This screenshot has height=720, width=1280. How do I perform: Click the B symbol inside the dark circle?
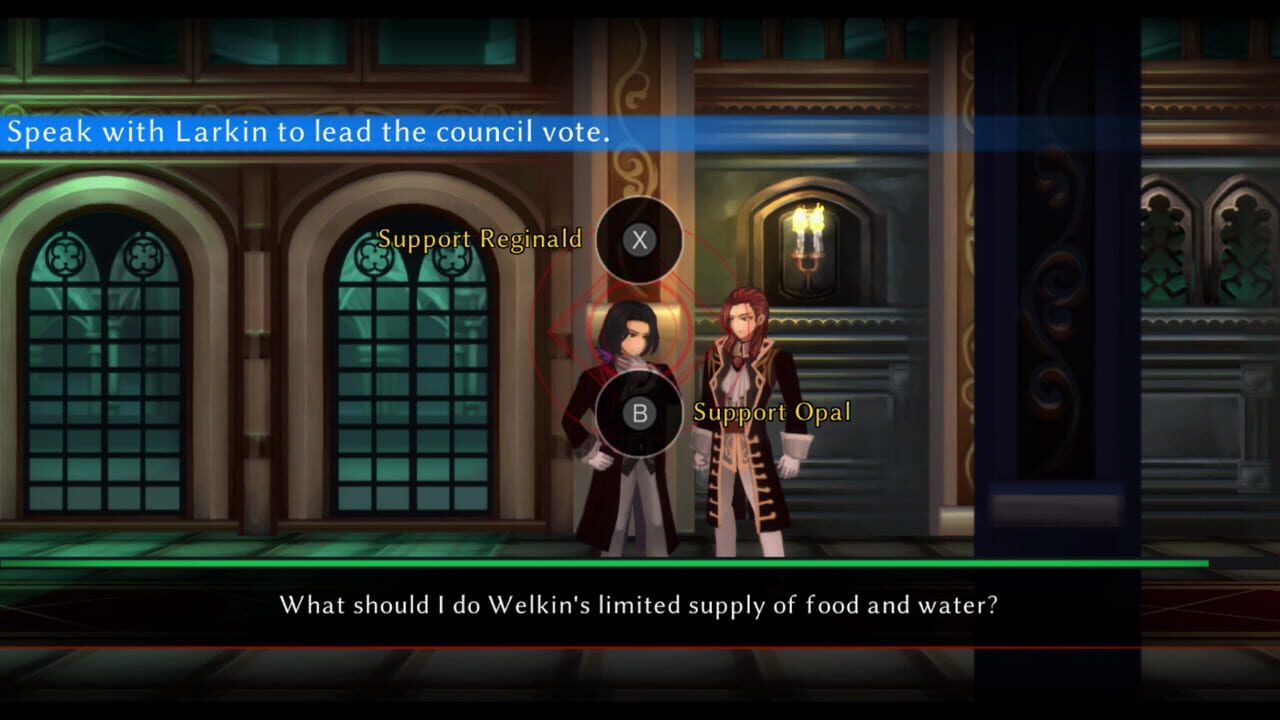pos(639,413)
